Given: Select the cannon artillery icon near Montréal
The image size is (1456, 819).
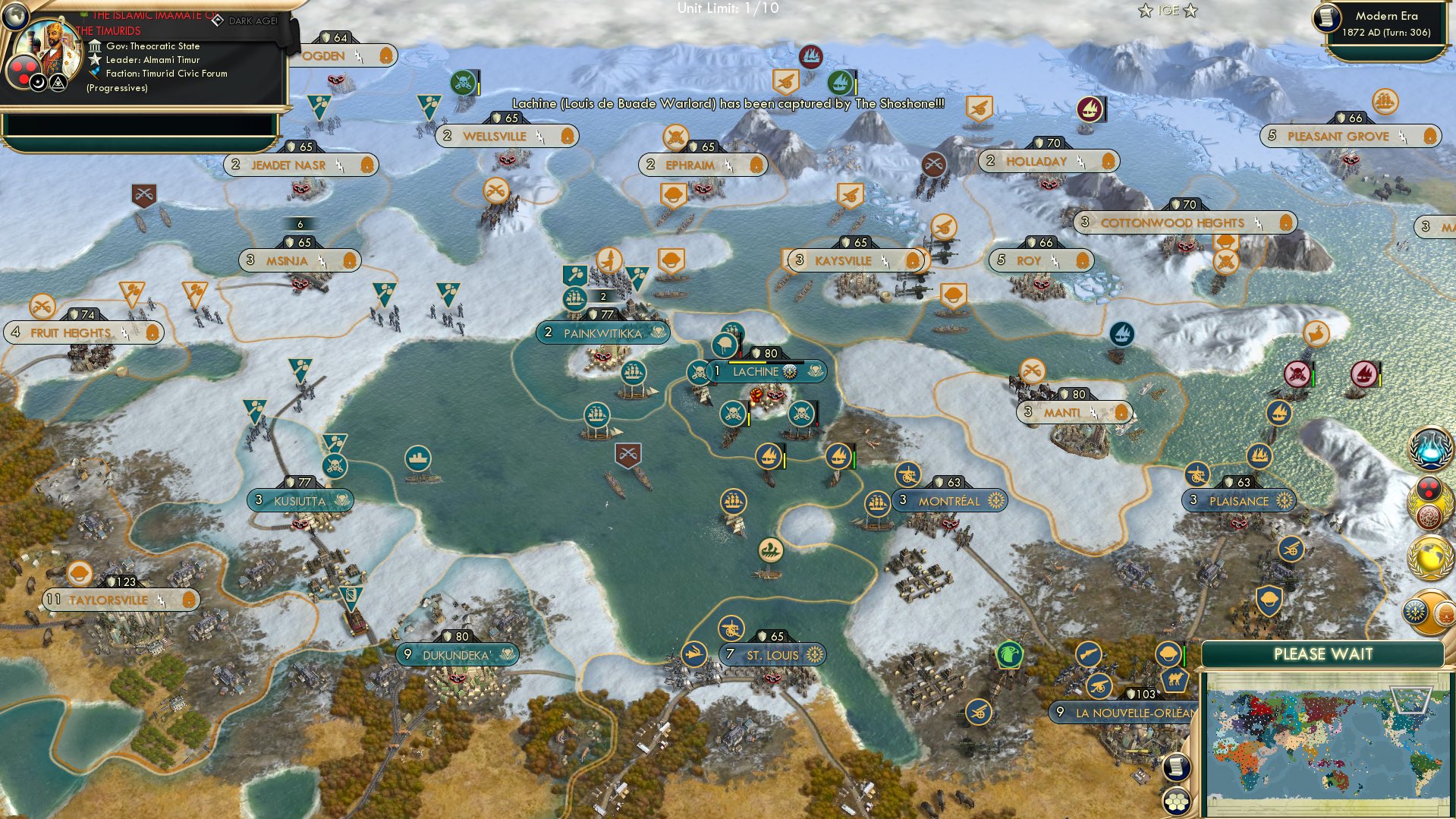Looking at the screenshot, I should [x=907, y=476].
